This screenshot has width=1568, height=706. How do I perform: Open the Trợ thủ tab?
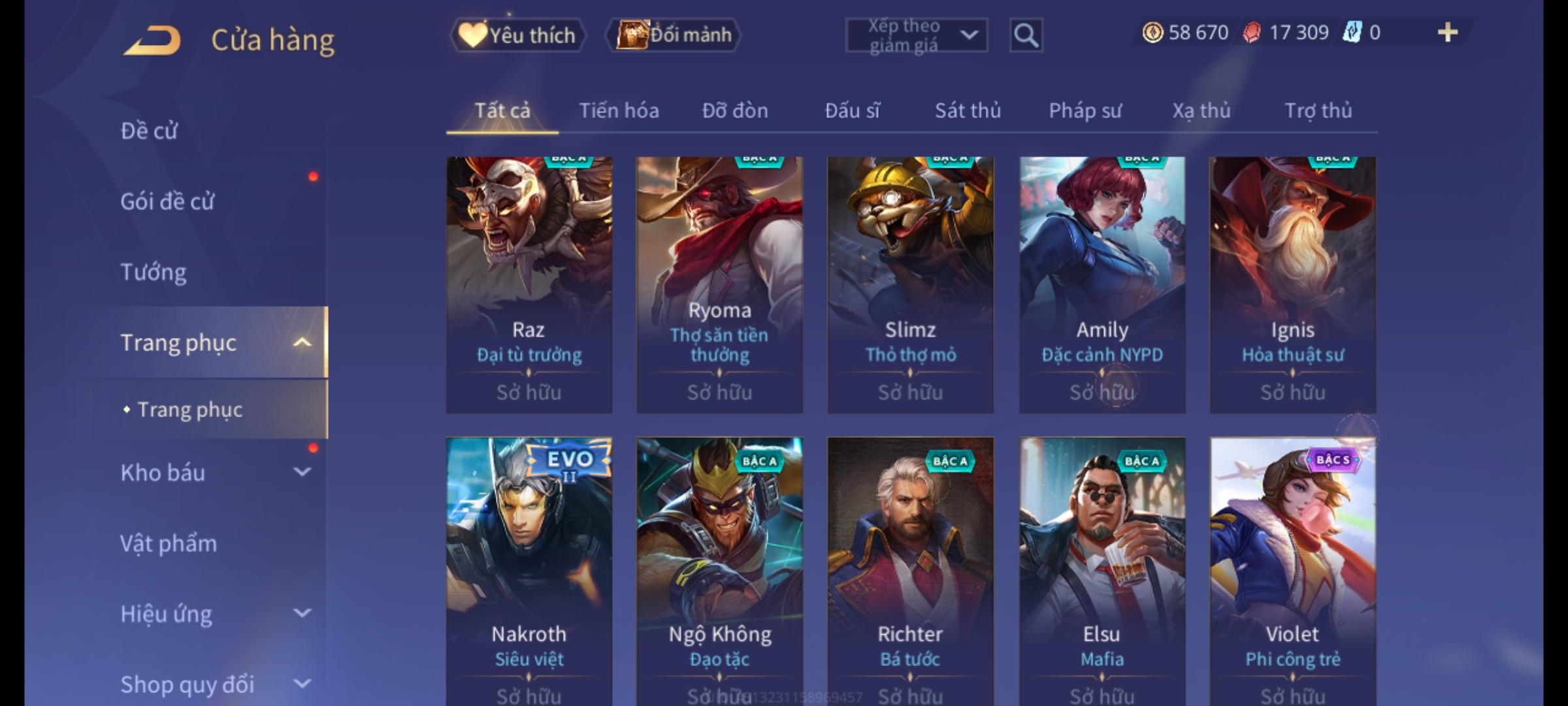click(x=1318, y=110)
